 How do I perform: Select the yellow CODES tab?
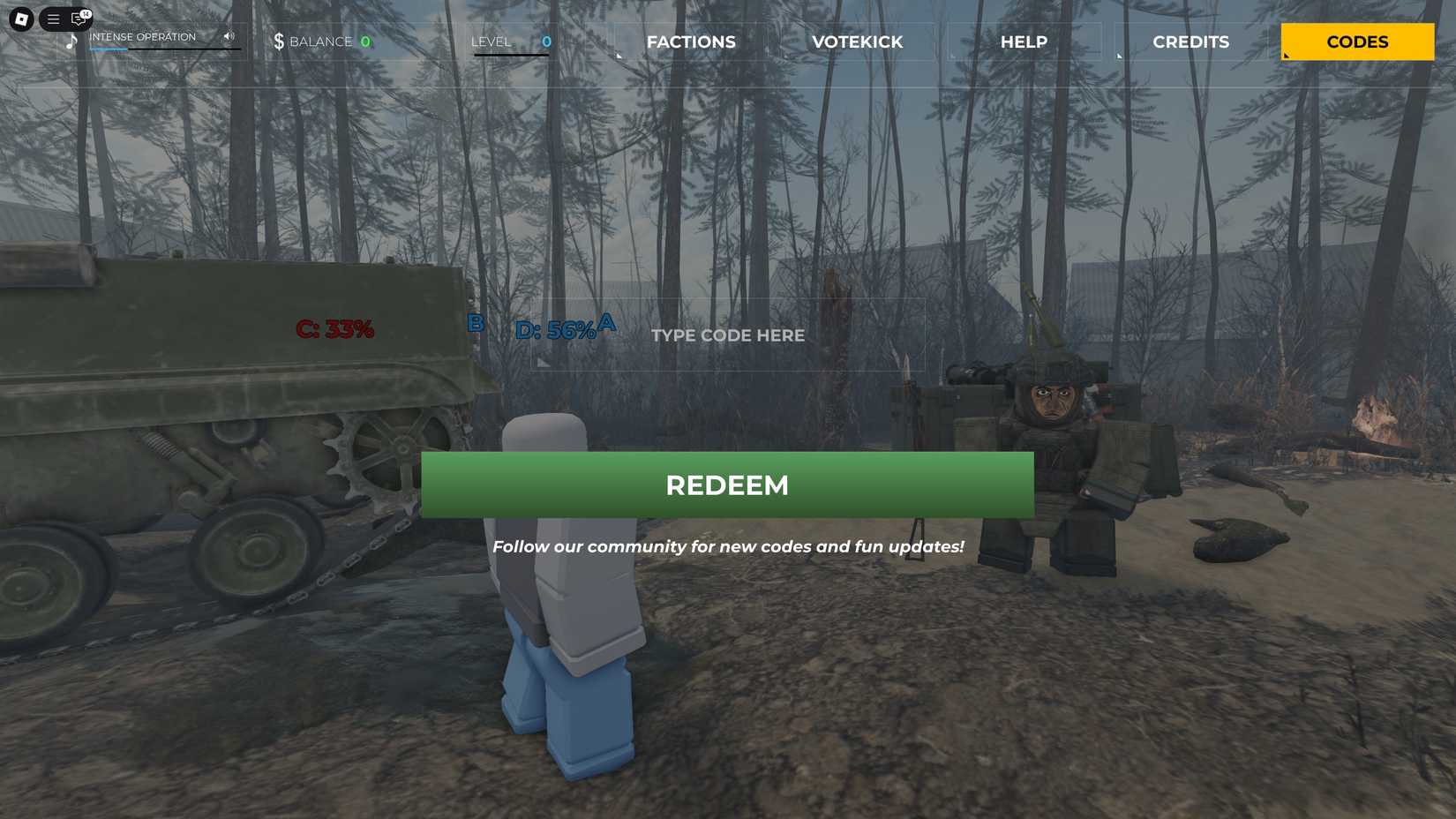pyautogui.click(x=1355, y=41)
